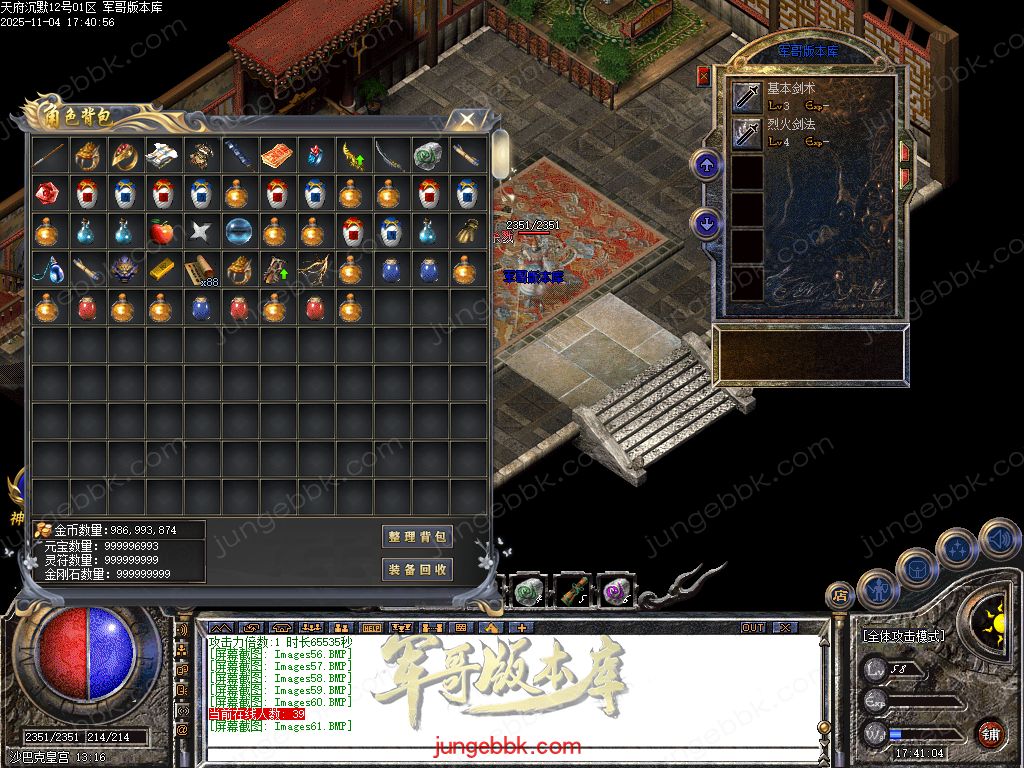
Task: Page the skill list down with the arrow
Action: (x=708, y=223)
